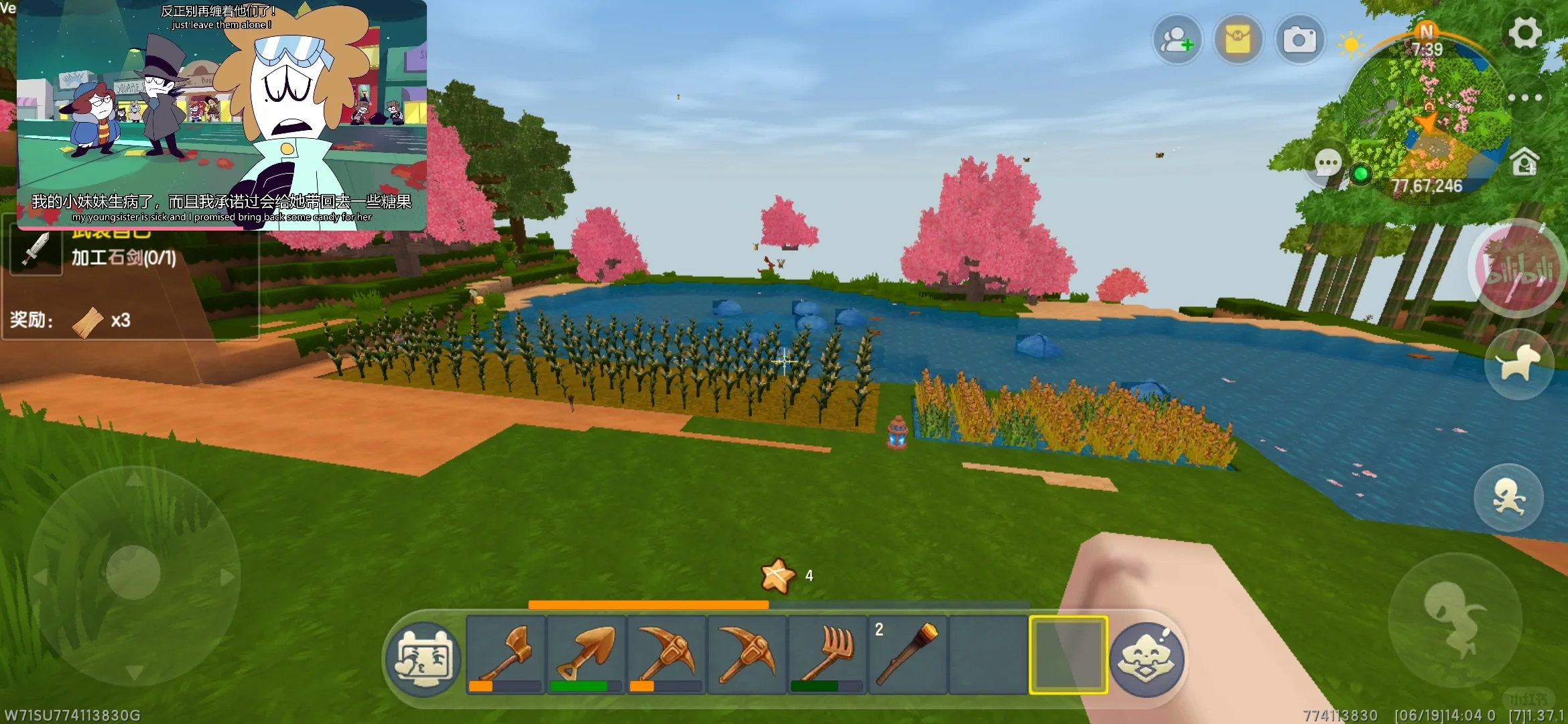Select the axe hotbar slot
The height and width of the screenshot is (724, 1568).
click(x=505, y=654)
